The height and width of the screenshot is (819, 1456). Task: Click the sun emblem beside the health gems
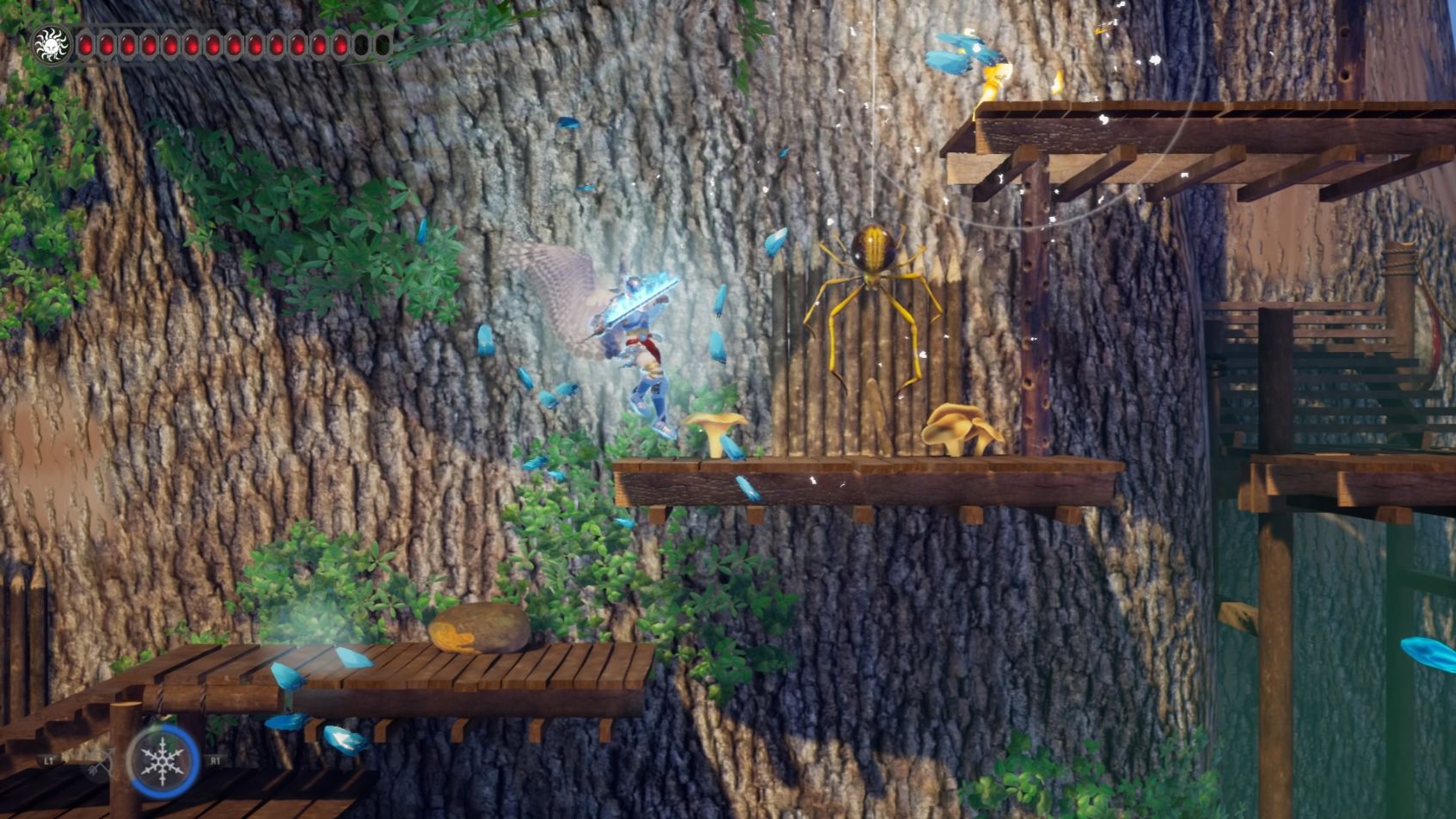coord(50,44)
